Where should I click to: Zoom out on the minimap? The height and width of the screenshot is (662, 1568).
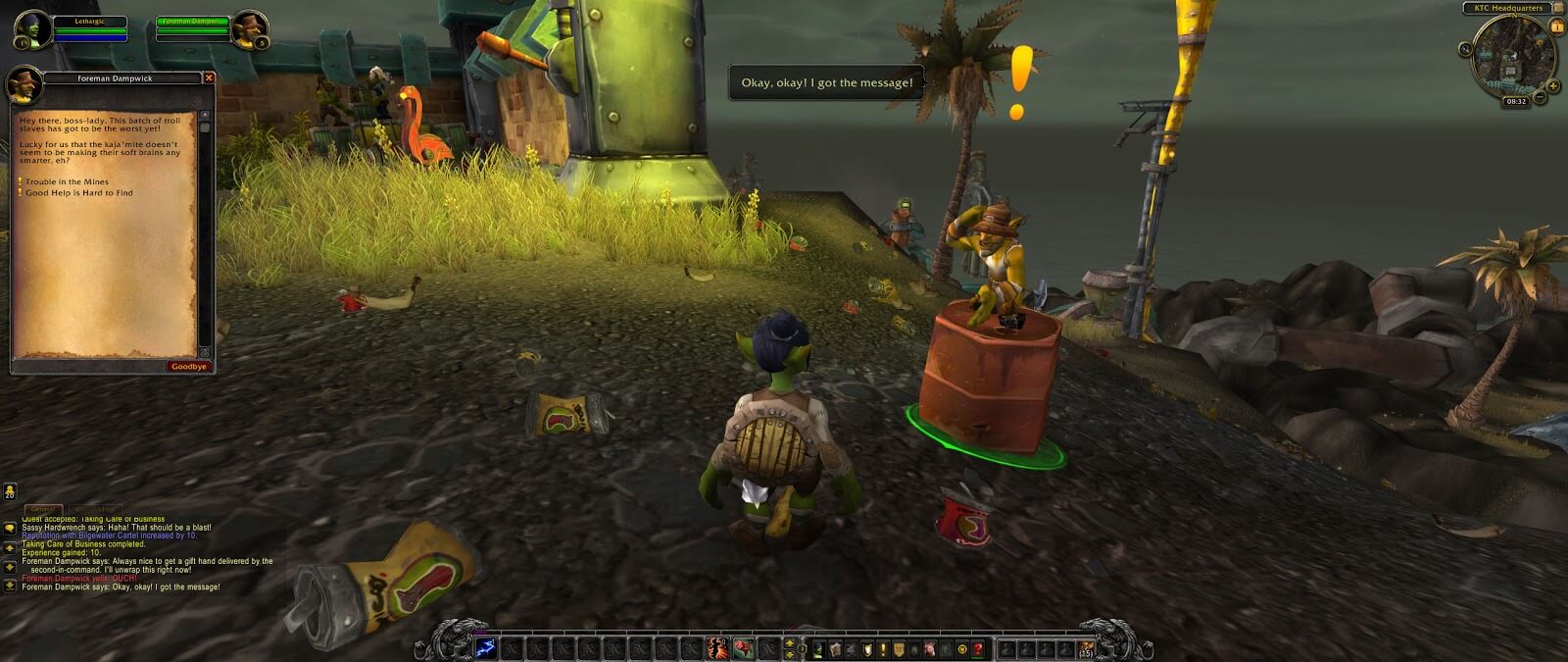[x=1541, y=97]
